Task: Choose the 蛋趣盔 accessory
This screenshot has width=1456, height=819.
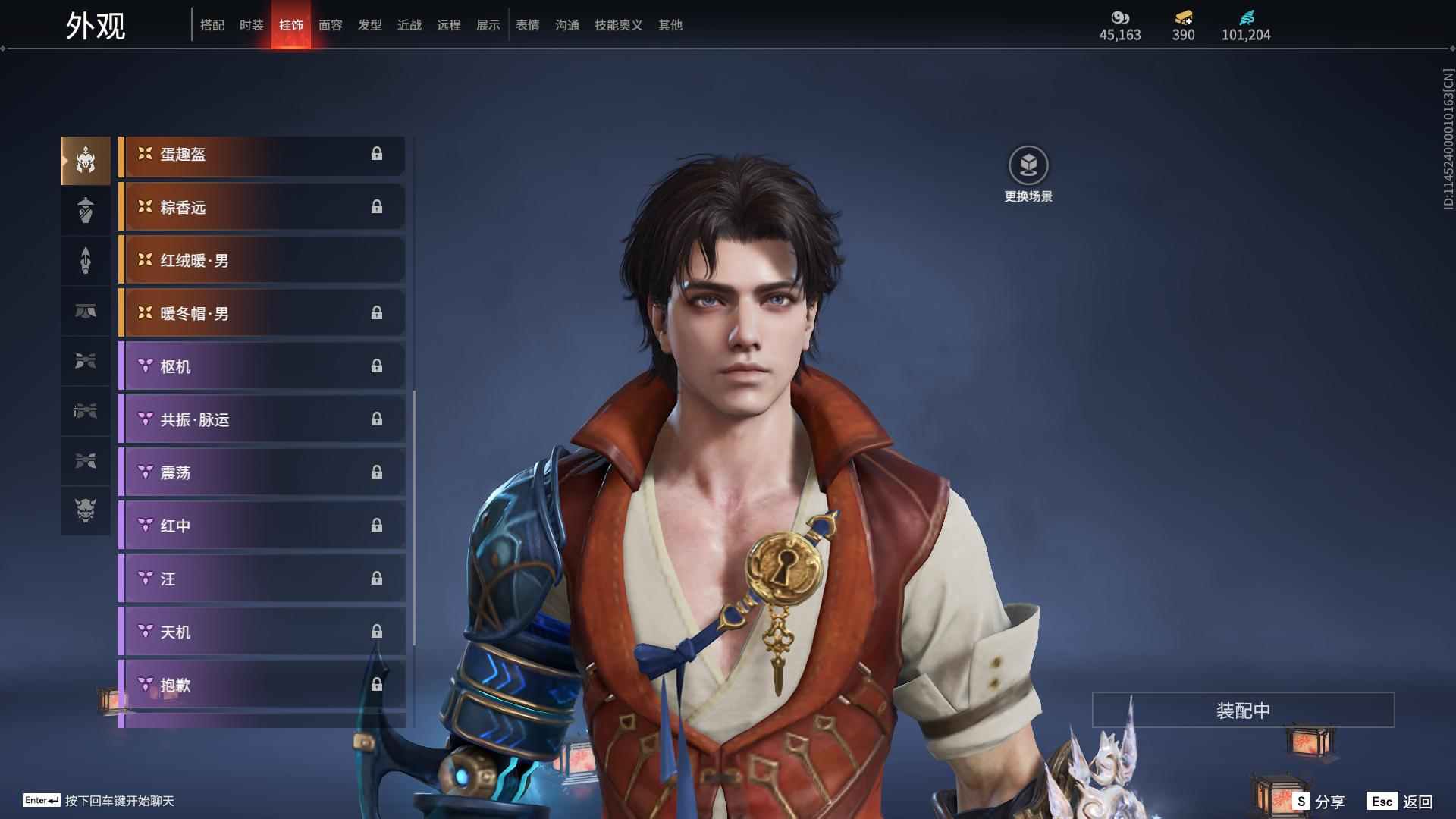Action: point(262,155)
